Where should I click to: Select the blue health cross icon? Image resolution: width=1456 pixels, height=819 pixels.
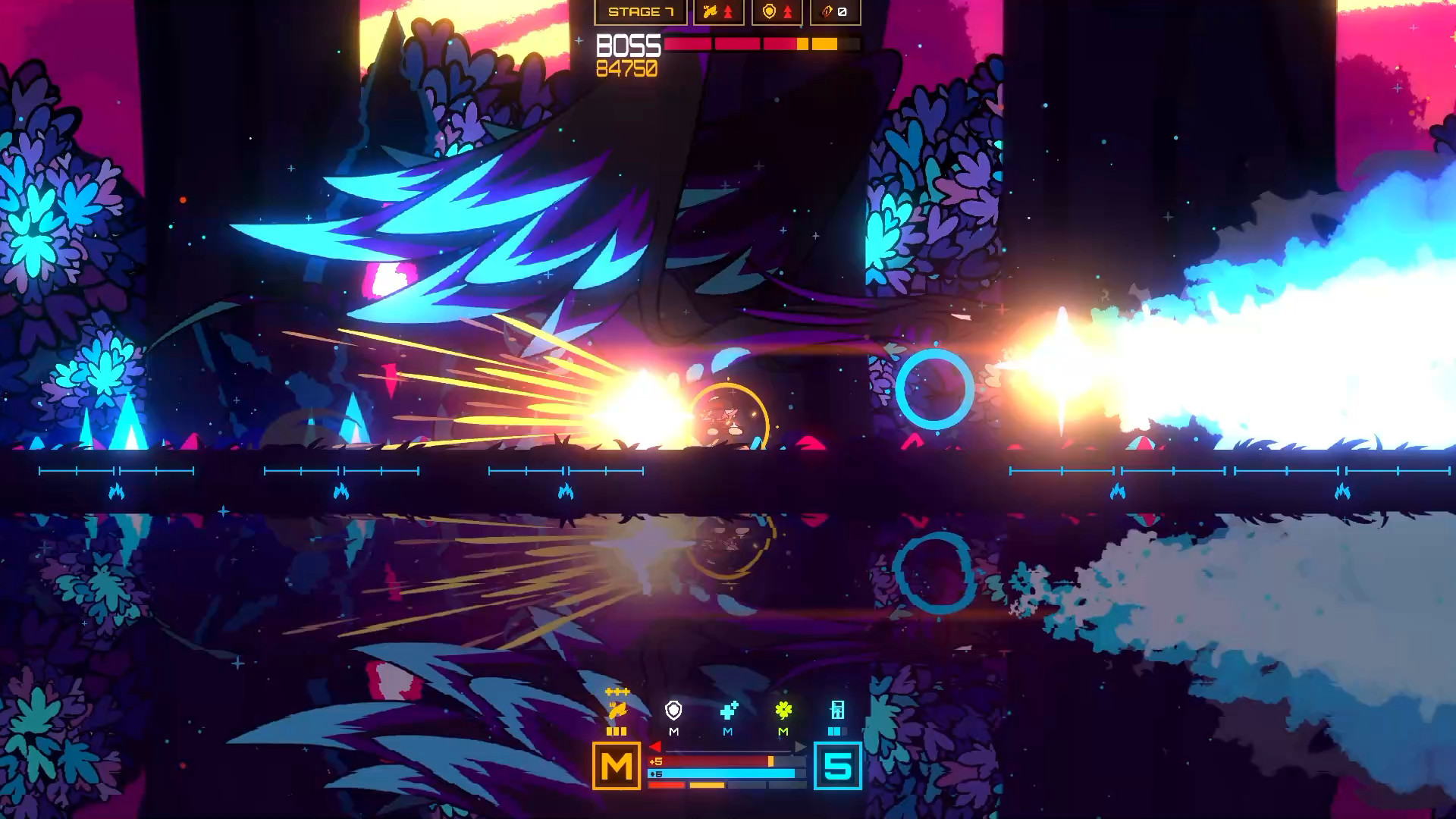pos(729,711)
